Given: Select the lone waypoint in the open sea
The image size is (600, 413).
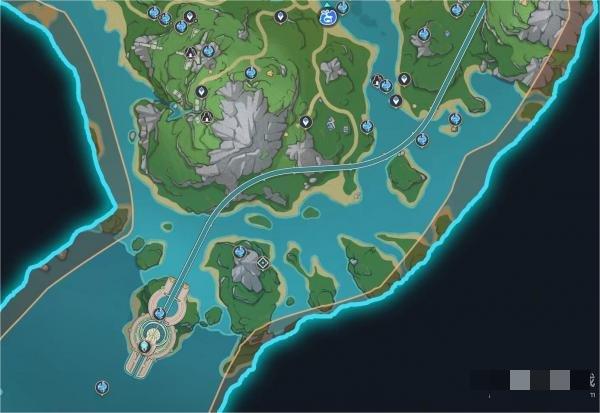Looking at the screenshot, I should (101, 386).
